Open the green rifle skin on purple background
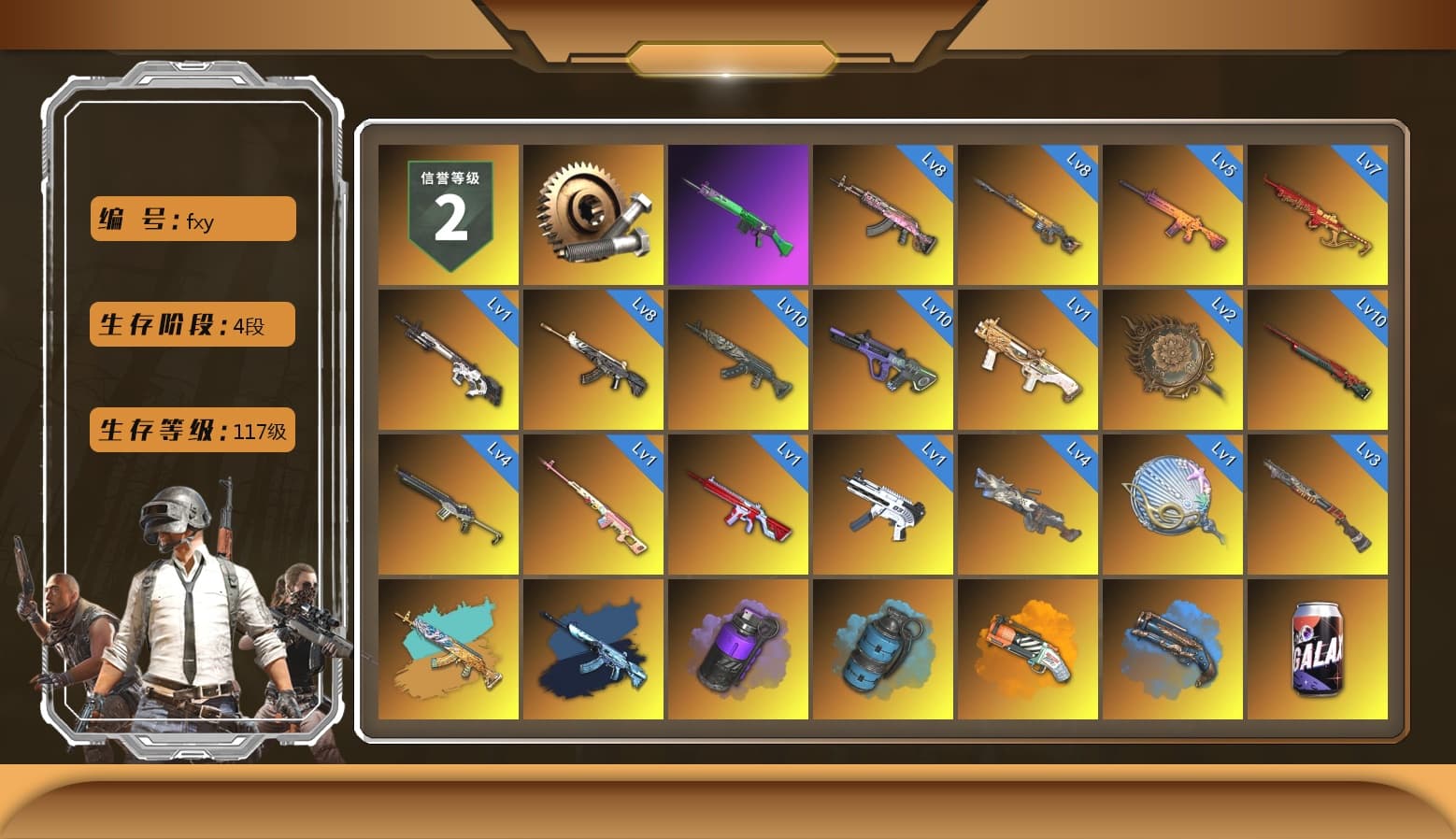Image resolution: width=1456 pixels, height=839 pixels. (737, 212)
